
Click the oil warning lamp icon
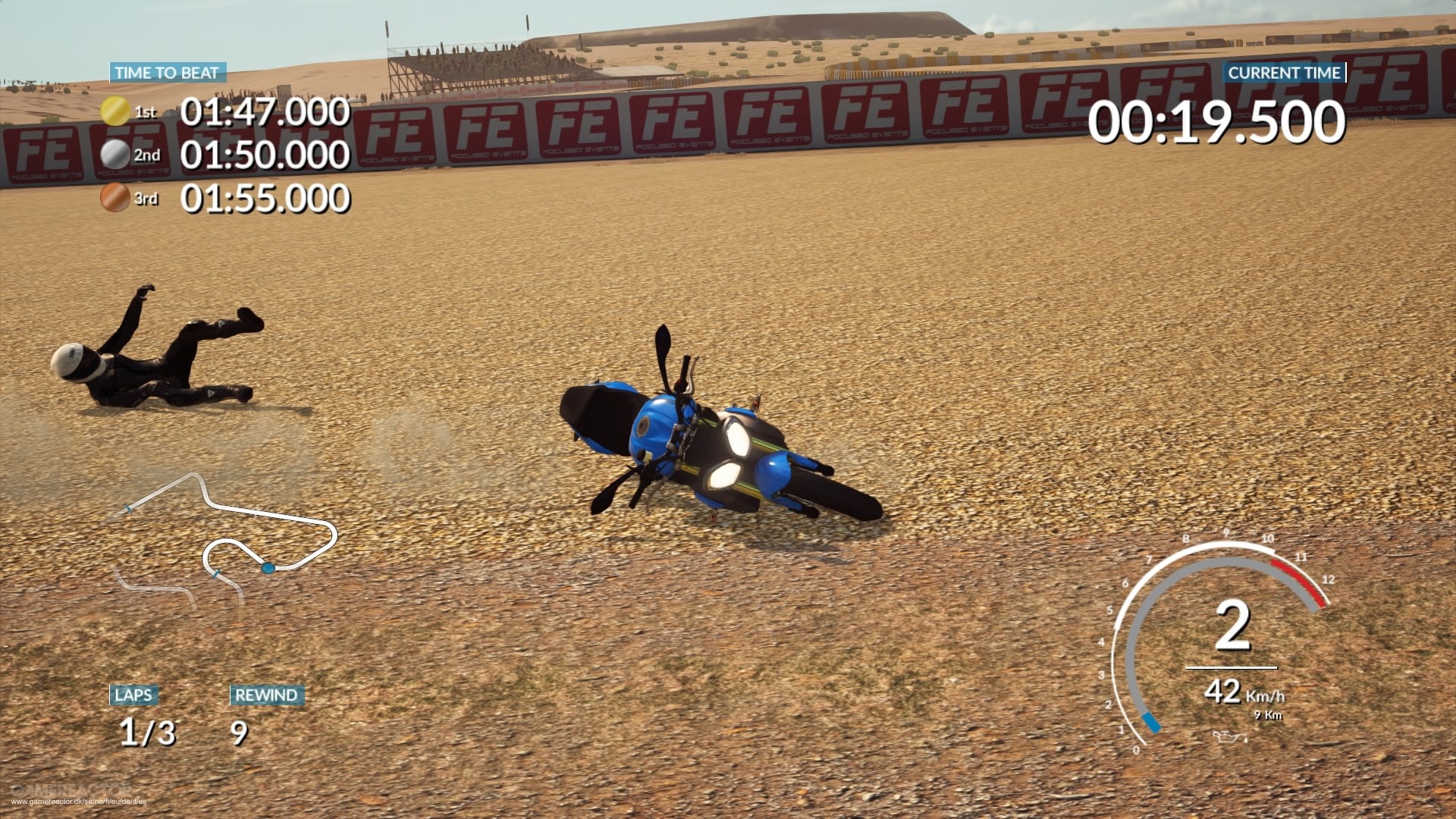point(1230,738)
